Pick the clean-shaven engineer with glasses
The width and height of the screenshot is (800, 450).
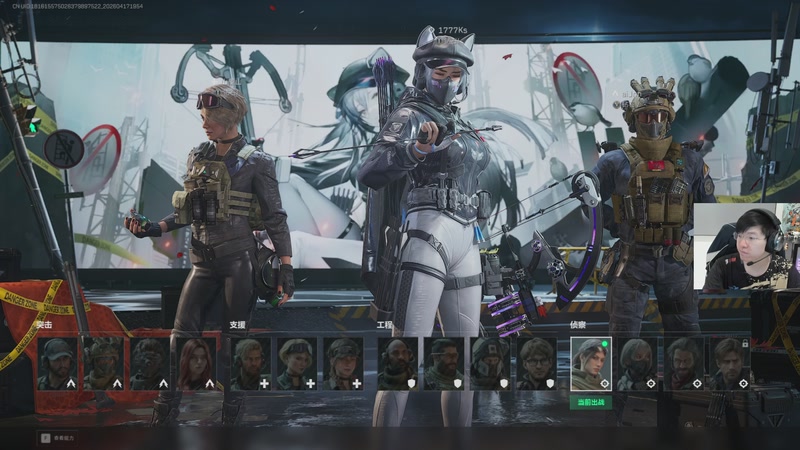tap(536, 363)
